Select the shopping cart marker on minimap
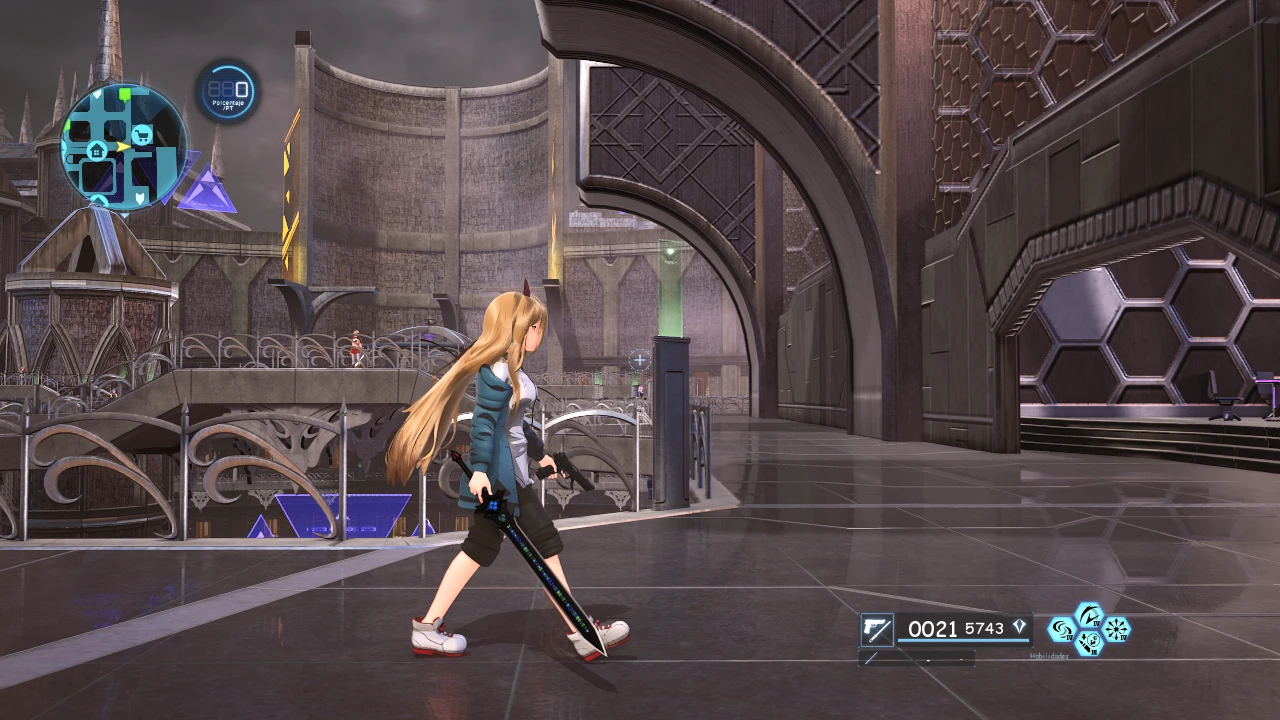1280x720 pixels. point(142,135)
